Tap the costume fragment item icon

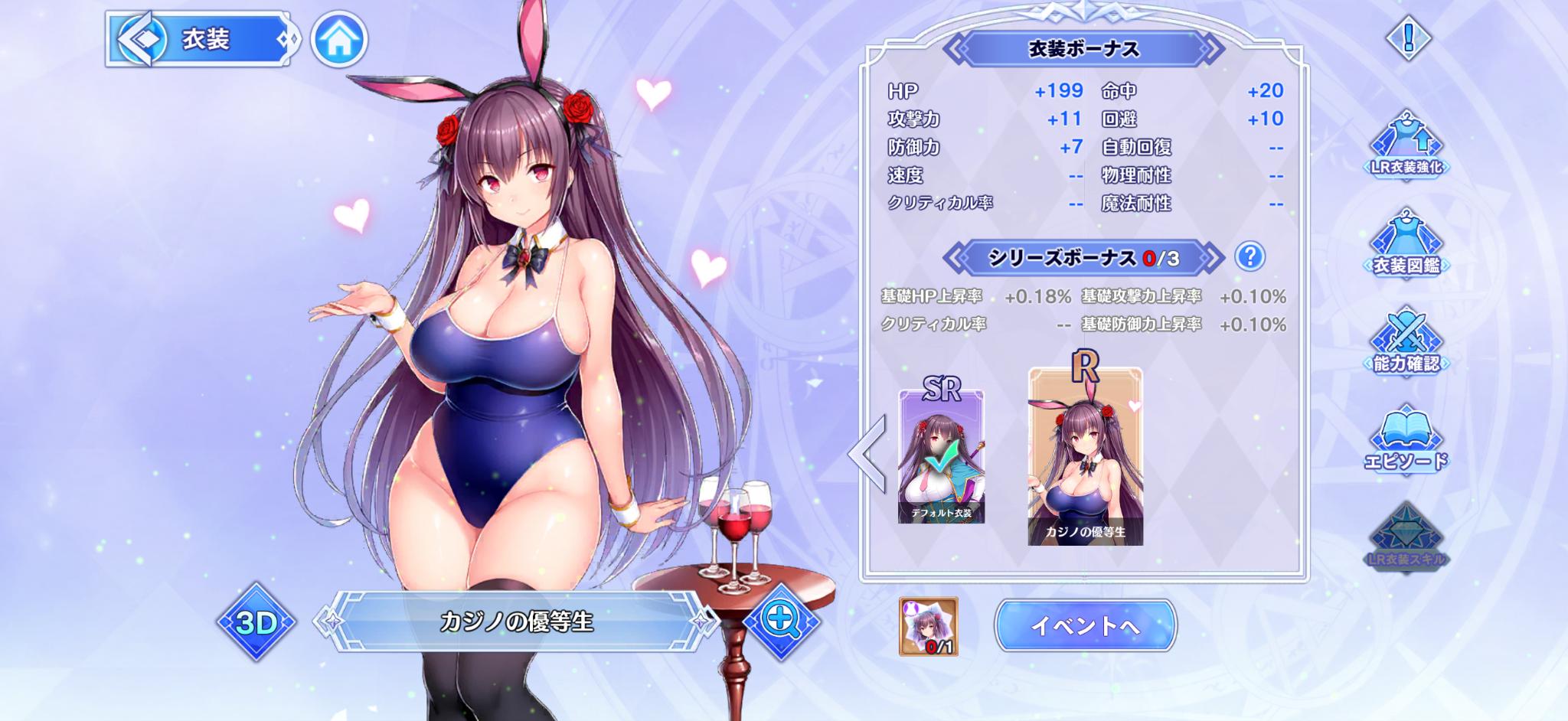(928, 626)
